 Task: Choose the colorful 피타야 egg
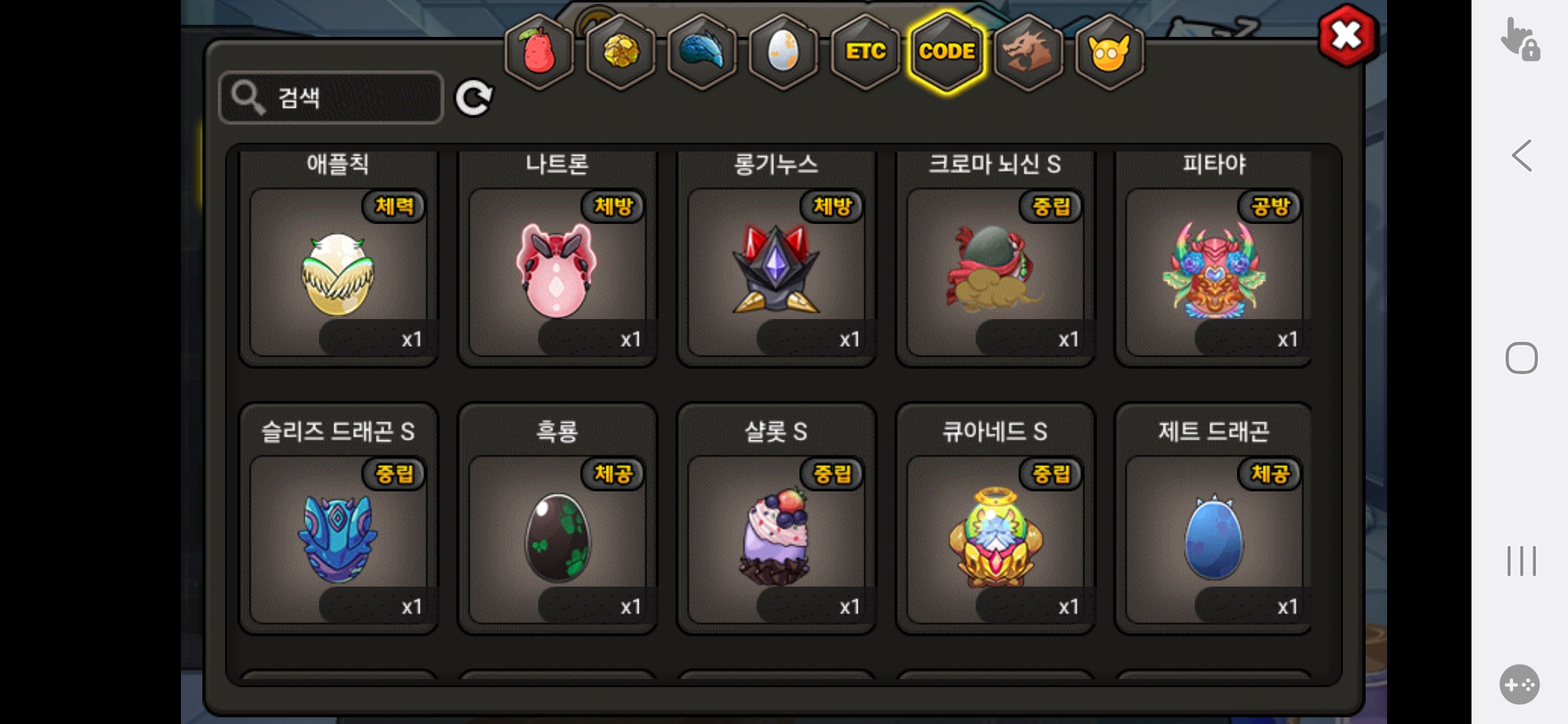coord(1214,271)
